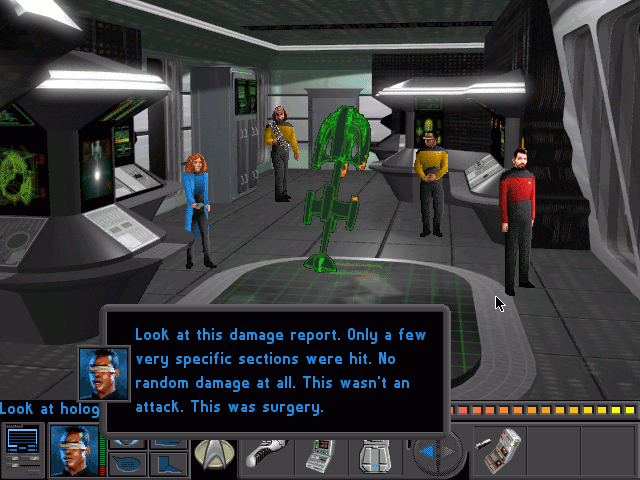640x480 pixels.
Task: Tap the Starfleet communicator badge
Action: click(213, 454)
